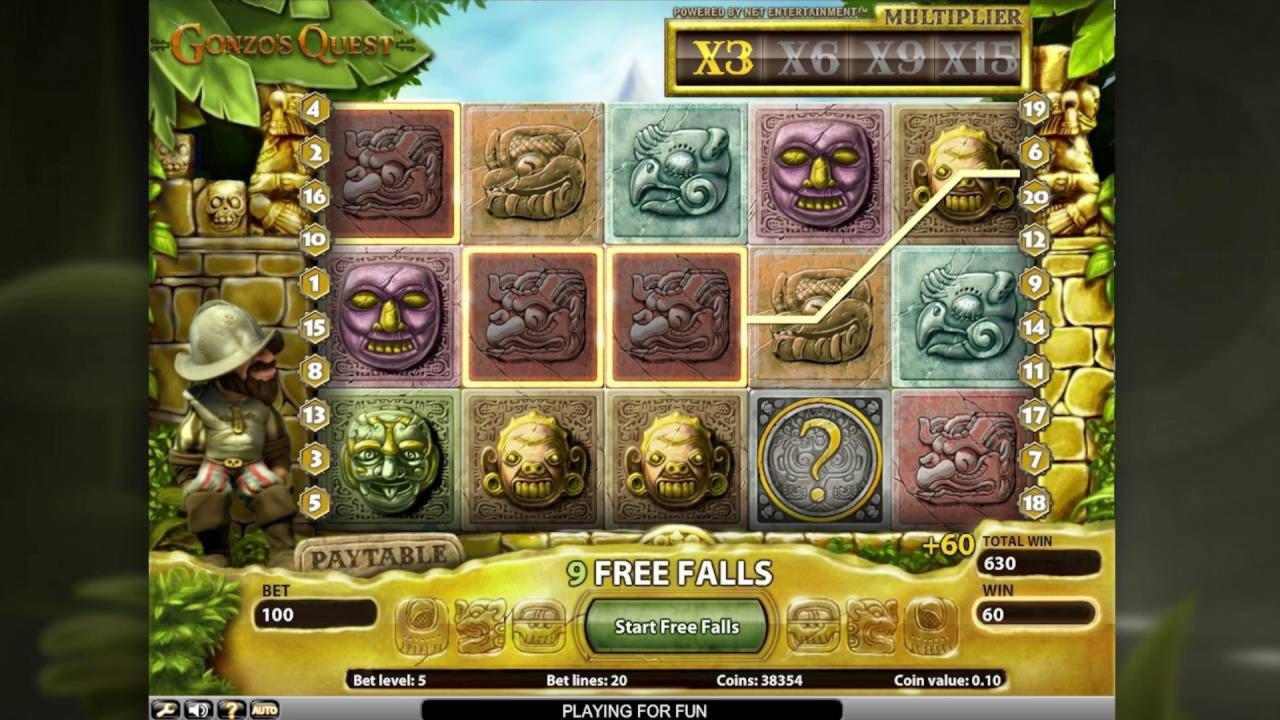Open the wrench settings menu
This screenshot has width=1280, height=720.
(166, 710)
